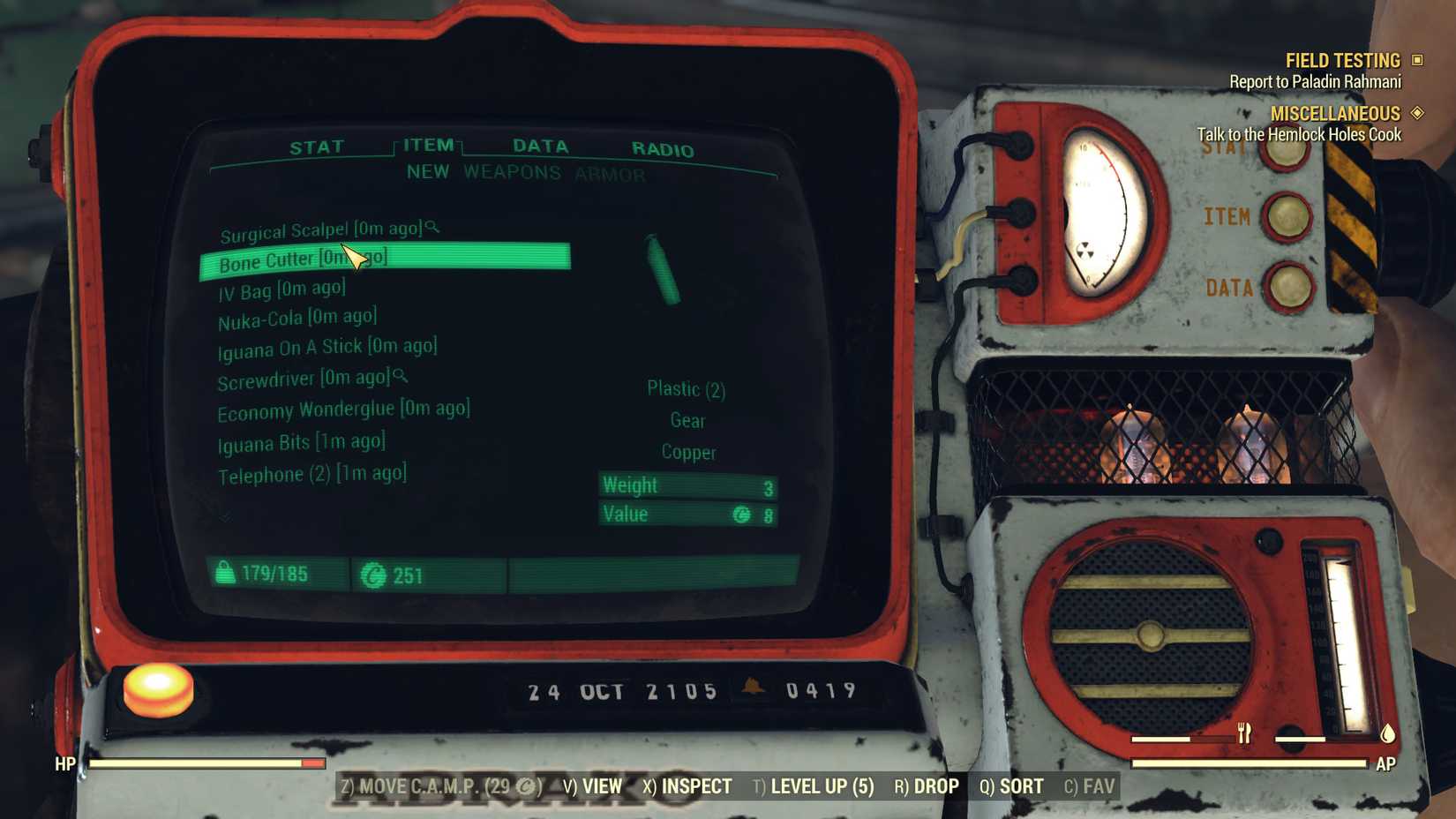
Task: Click the carry weight lock icon near 179/185
Action: tap(226, 572)
